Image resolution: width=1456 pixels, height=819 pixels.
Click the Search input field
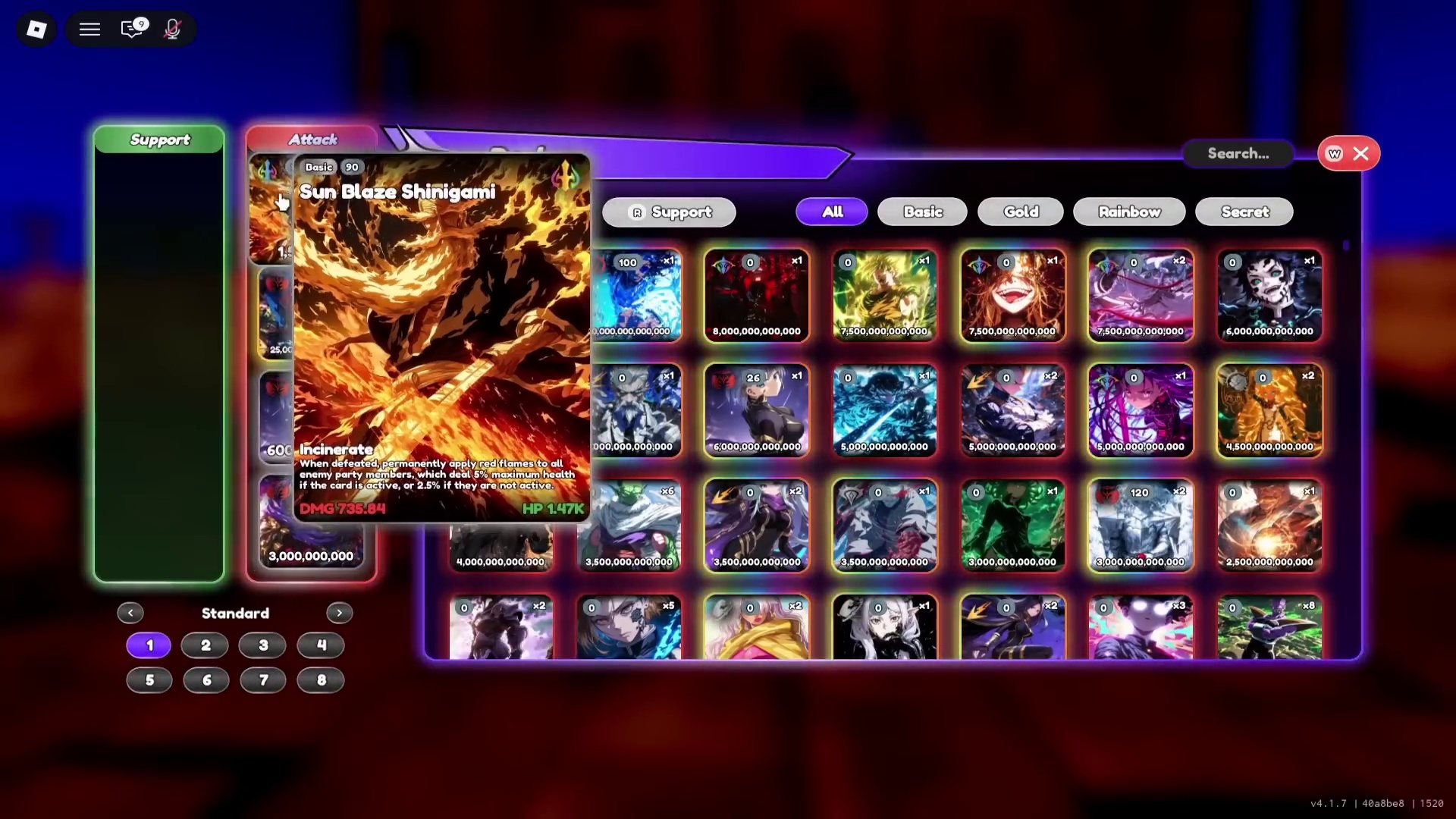click(x=1238, y=153)
